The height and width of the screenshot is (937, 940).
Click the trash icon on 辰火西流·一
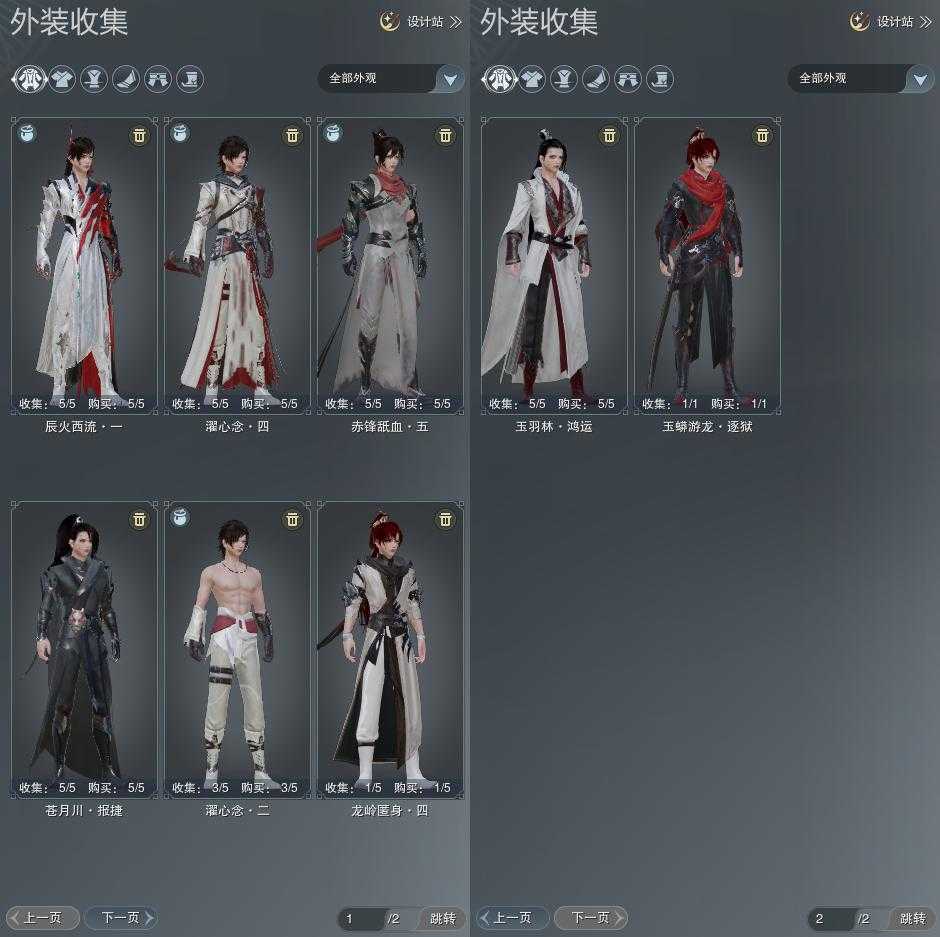[x=139, y=135]
